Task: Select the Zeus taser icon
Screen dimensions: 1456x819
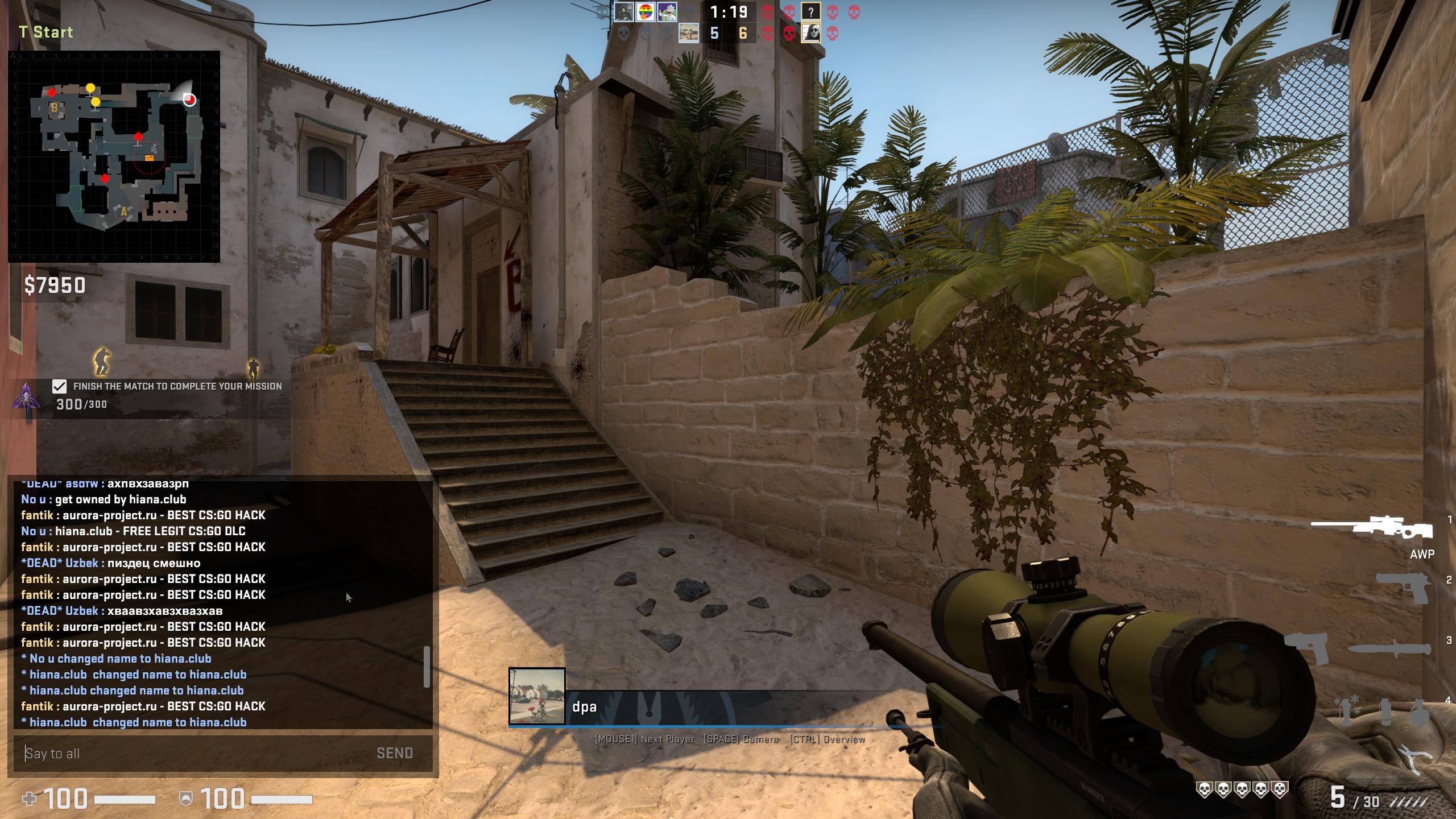Action: coord(1306,648)
